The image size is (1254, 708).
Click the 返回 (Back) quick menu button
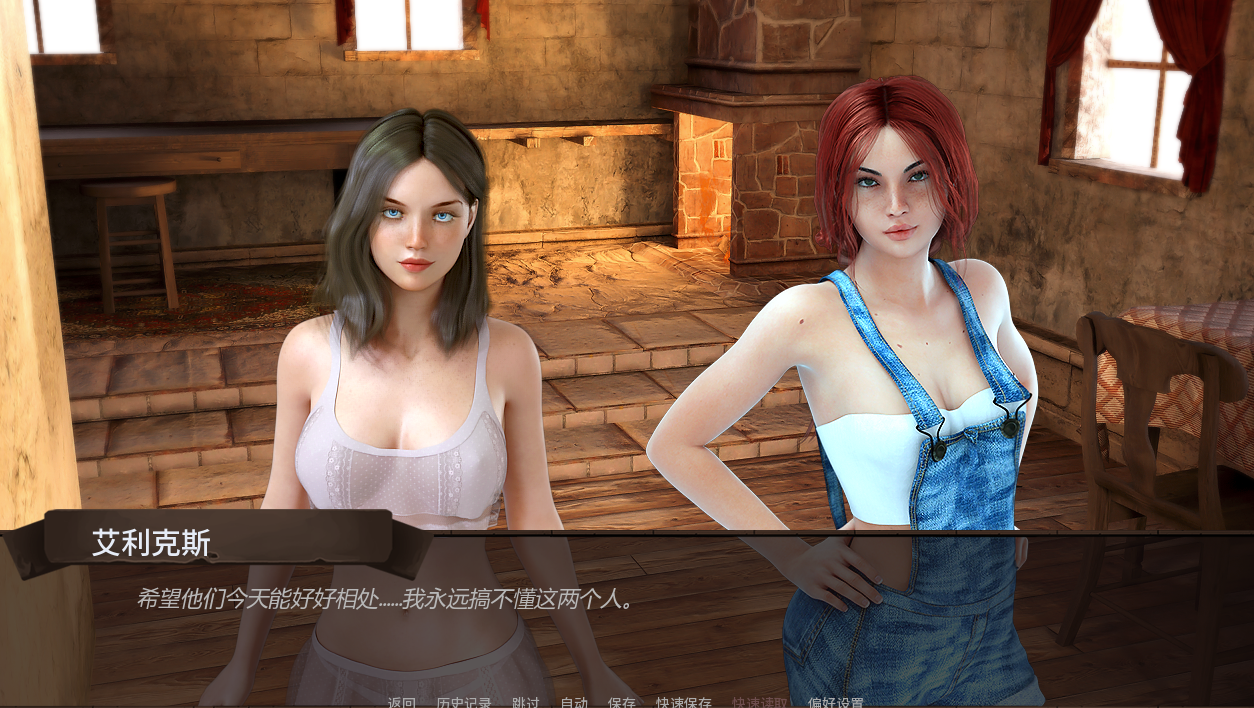tap(402, 702)
